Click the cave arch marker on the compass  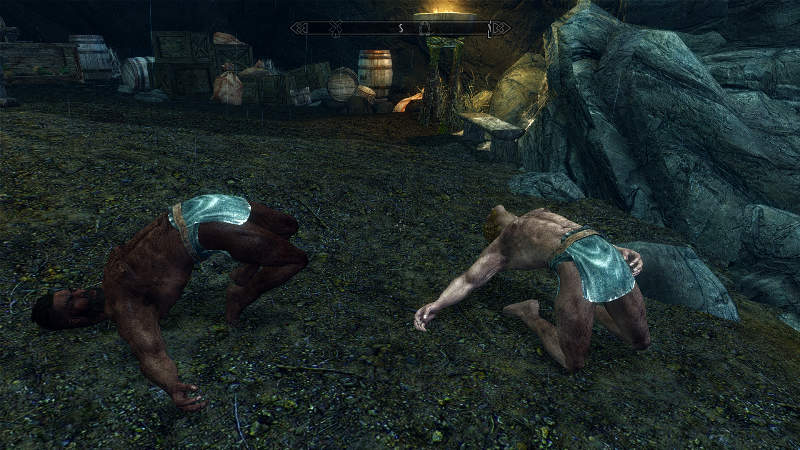pos(425,29)
